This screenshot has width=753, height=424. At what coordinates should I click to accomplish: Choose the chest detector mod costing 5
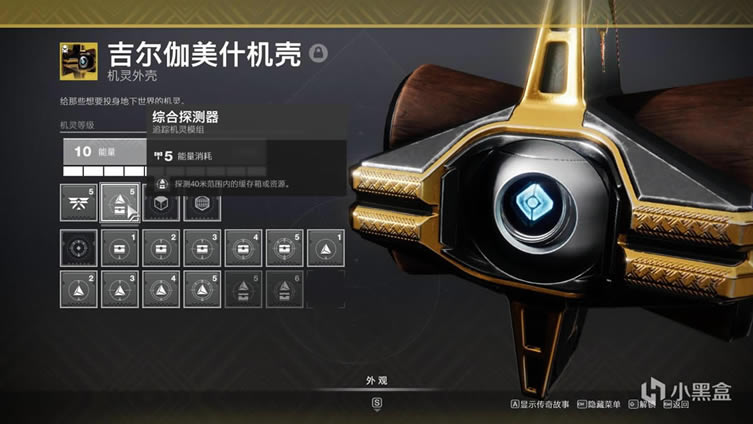tap(283, 248)
